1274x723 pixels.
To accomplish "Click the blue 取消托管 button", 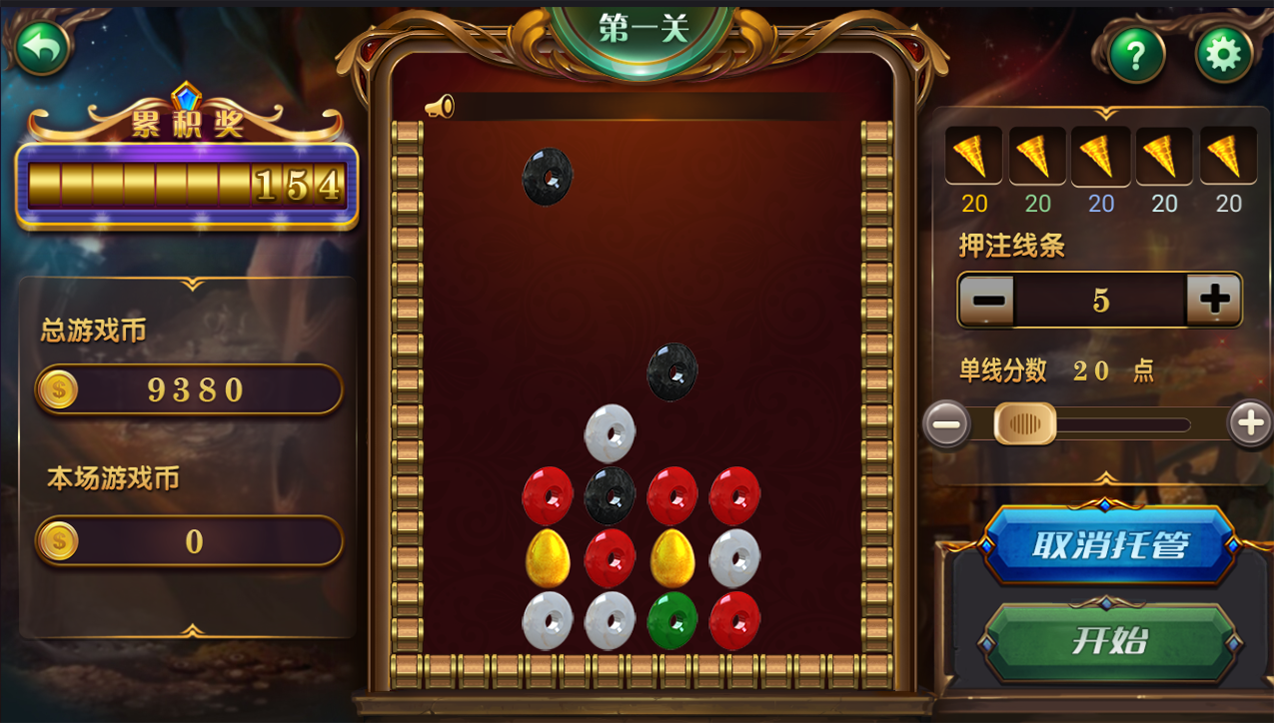I will click(x=1109, y=545).
